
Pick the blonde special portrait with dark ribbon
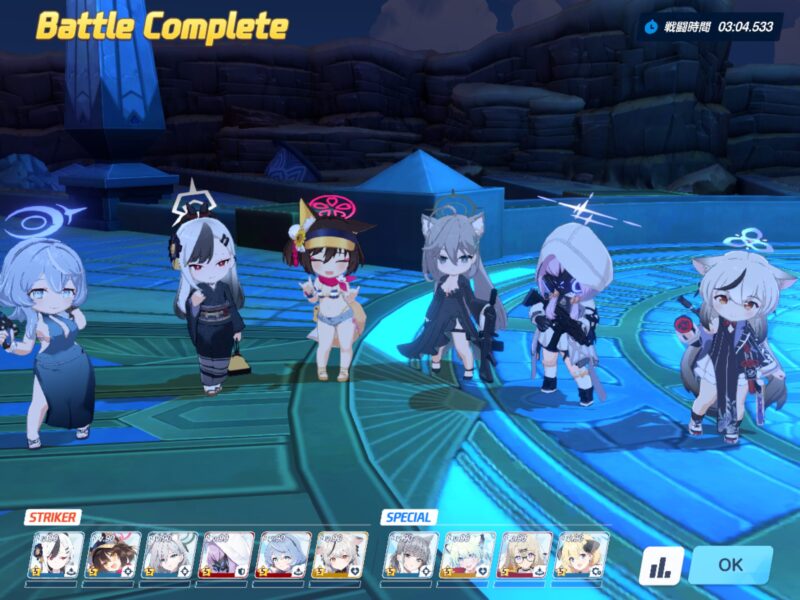[x=582, y=555]
